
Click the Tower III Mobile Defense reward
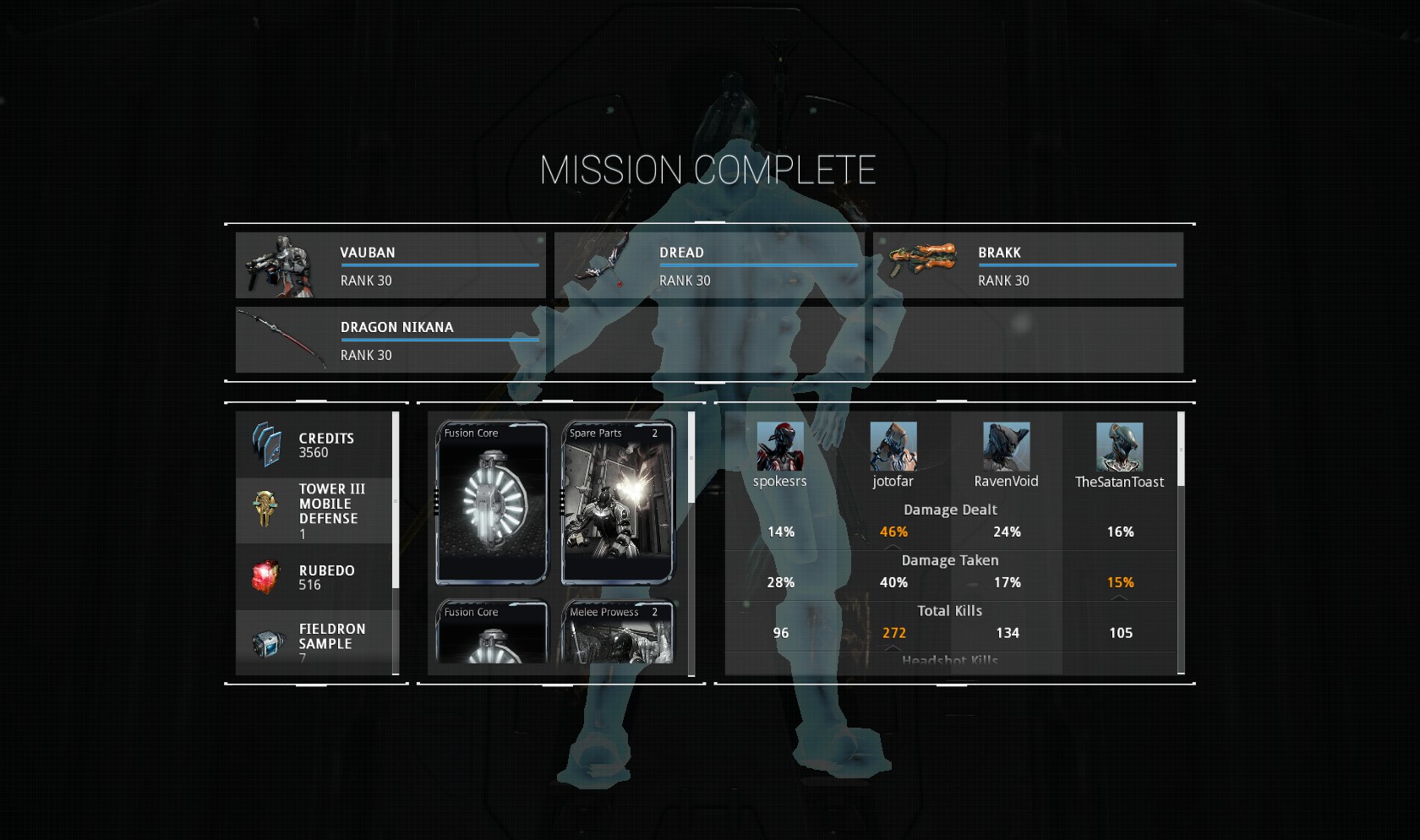coord(314,510)
